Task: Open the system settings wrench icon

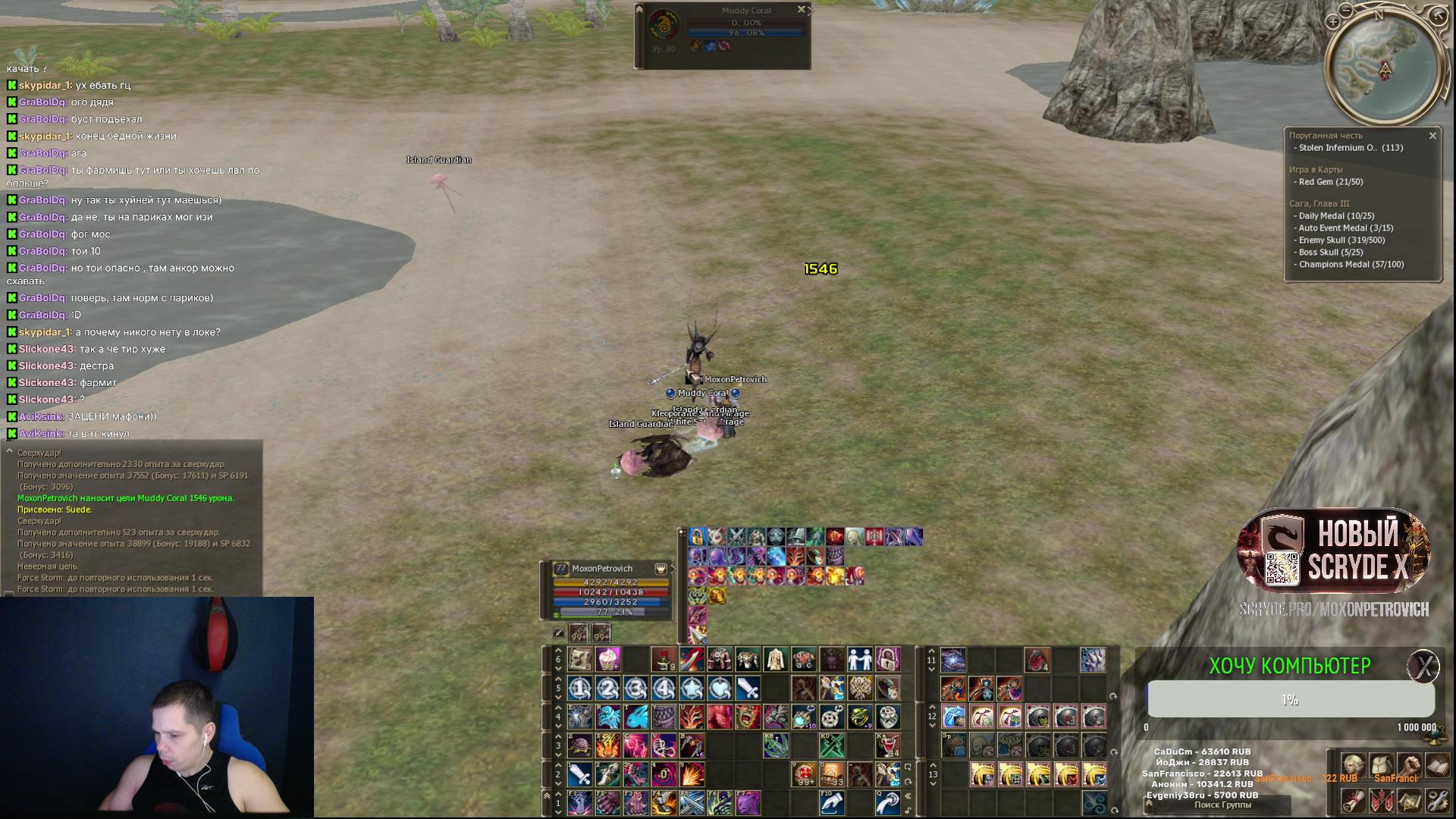Action: [1437, 800]
